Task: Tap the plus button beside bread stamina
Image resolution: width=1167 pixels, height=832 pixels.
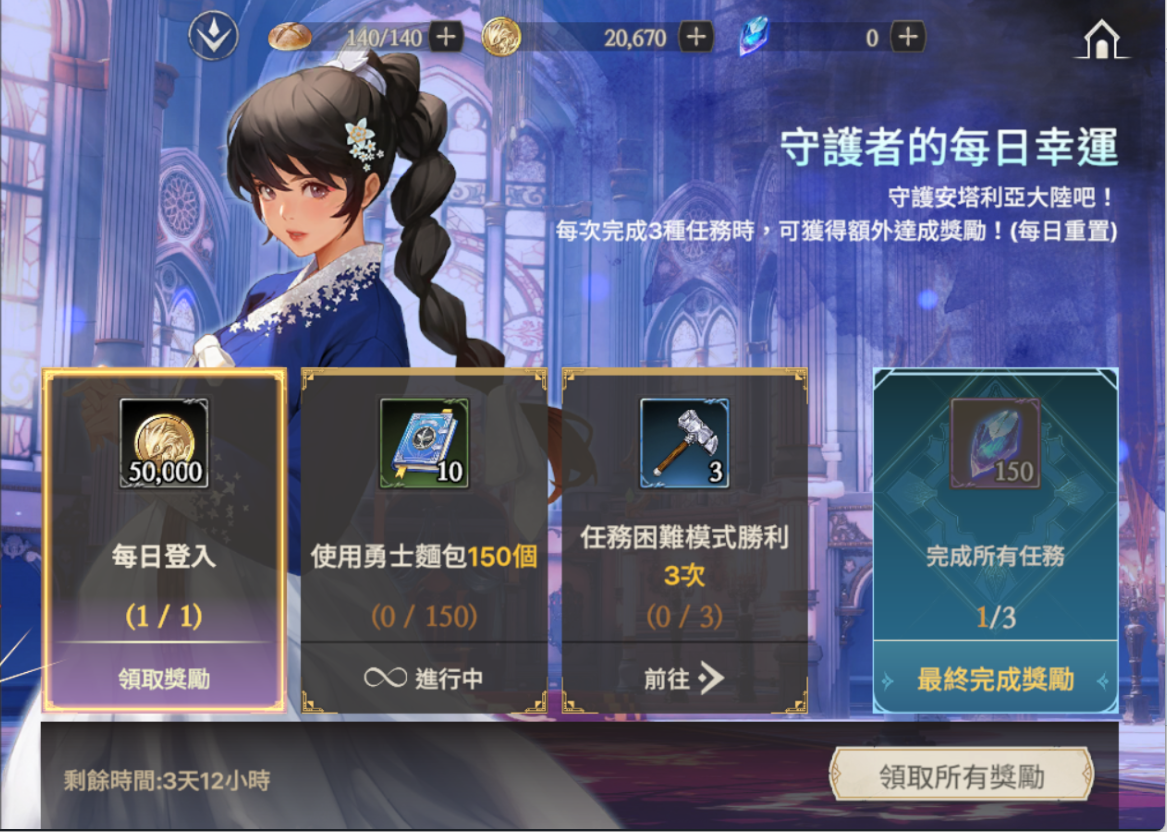Action: click(446, 38)
